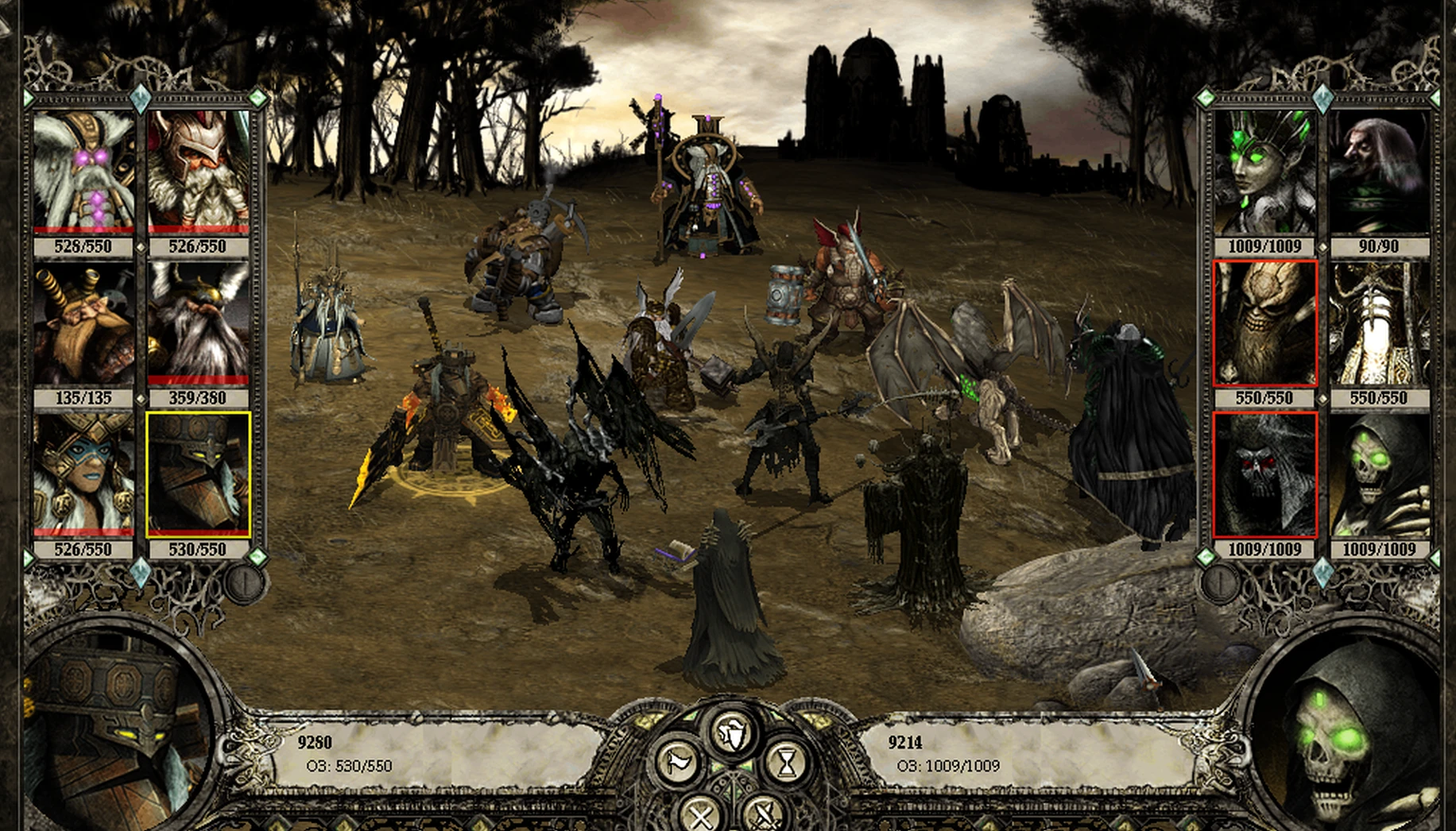Image resolution: width=1456 pixels, height=831 pixels.
Task: Select the red-framed skull enemy portrait
Action: pyautogui.click(x=1266, y=322)
